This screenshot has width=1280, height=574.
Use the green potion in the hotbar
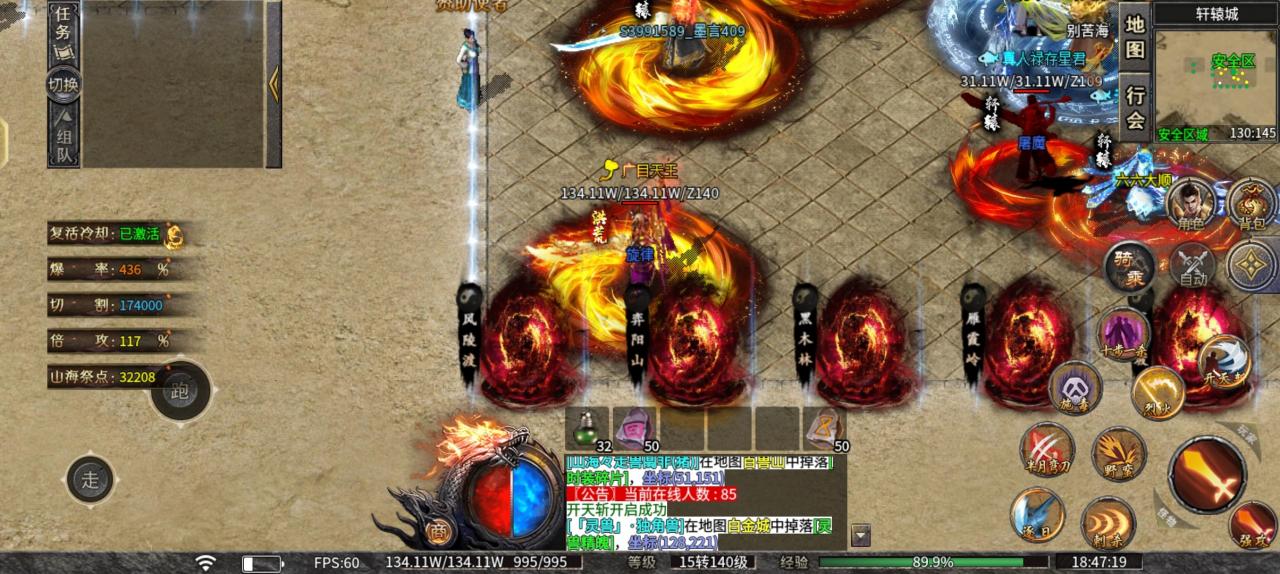586,428
